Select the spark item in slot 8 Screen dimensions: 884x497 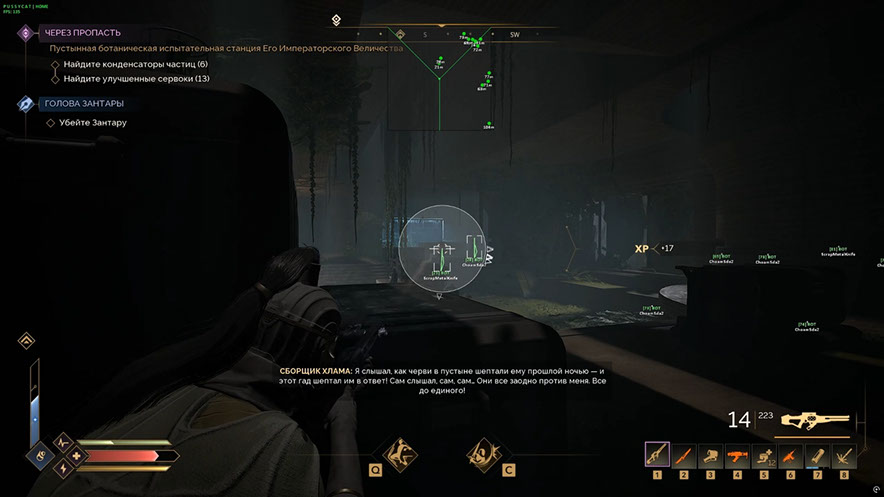coord(843,455)
